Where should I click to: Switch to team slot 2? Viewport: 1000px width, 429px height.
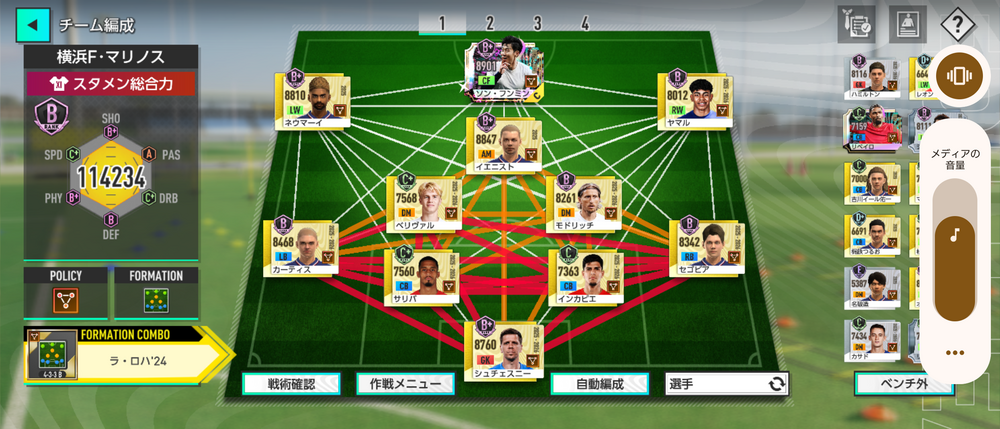(490, 23)
